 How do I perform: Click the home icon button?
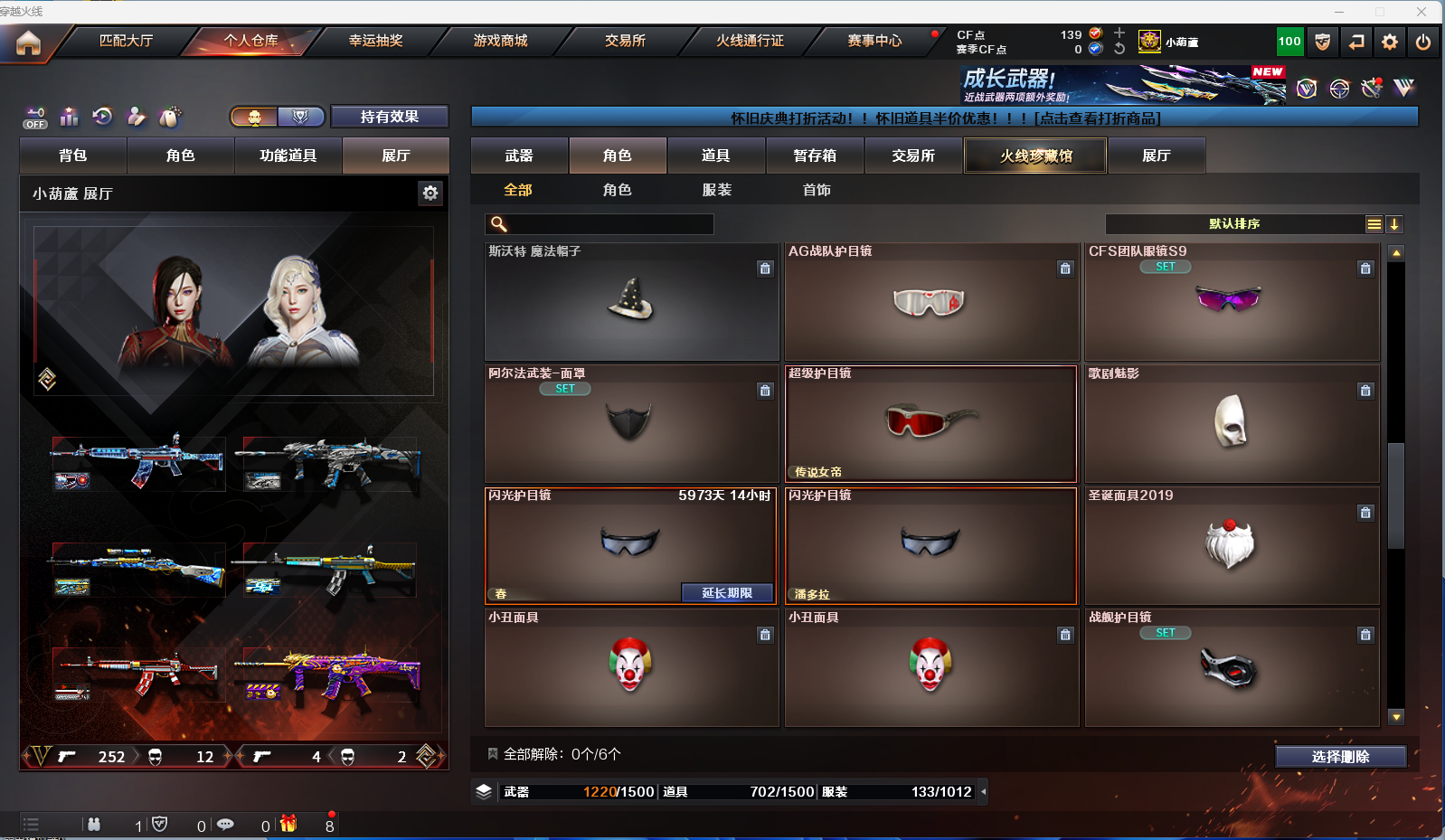[28, 42]
